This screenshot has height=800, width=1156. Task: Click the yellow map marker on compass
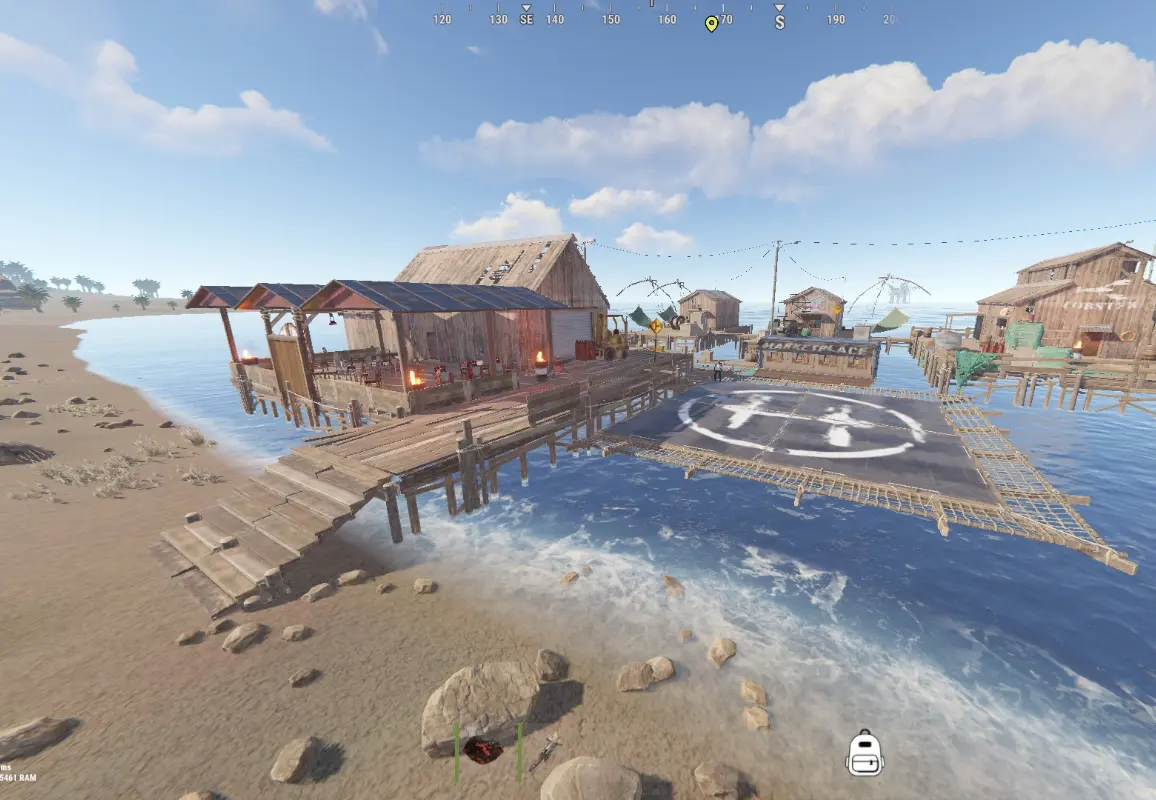point(711,23)
